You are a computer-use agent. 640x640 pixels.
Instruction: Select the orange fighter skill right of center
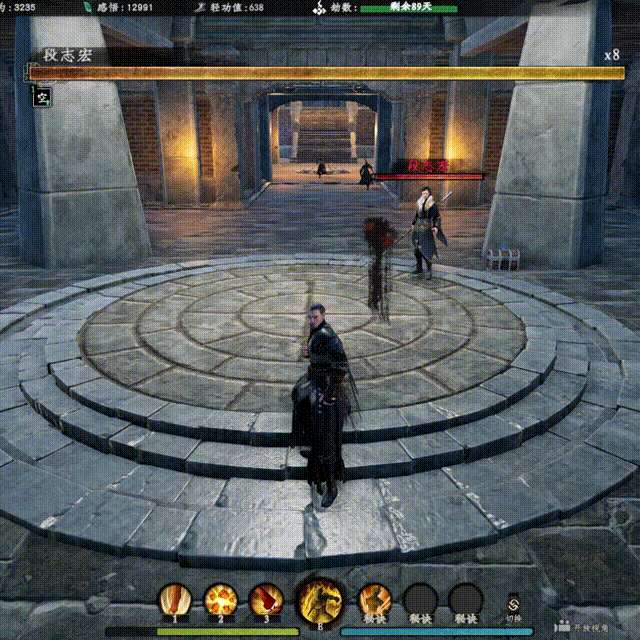click(x=374, y=600)
